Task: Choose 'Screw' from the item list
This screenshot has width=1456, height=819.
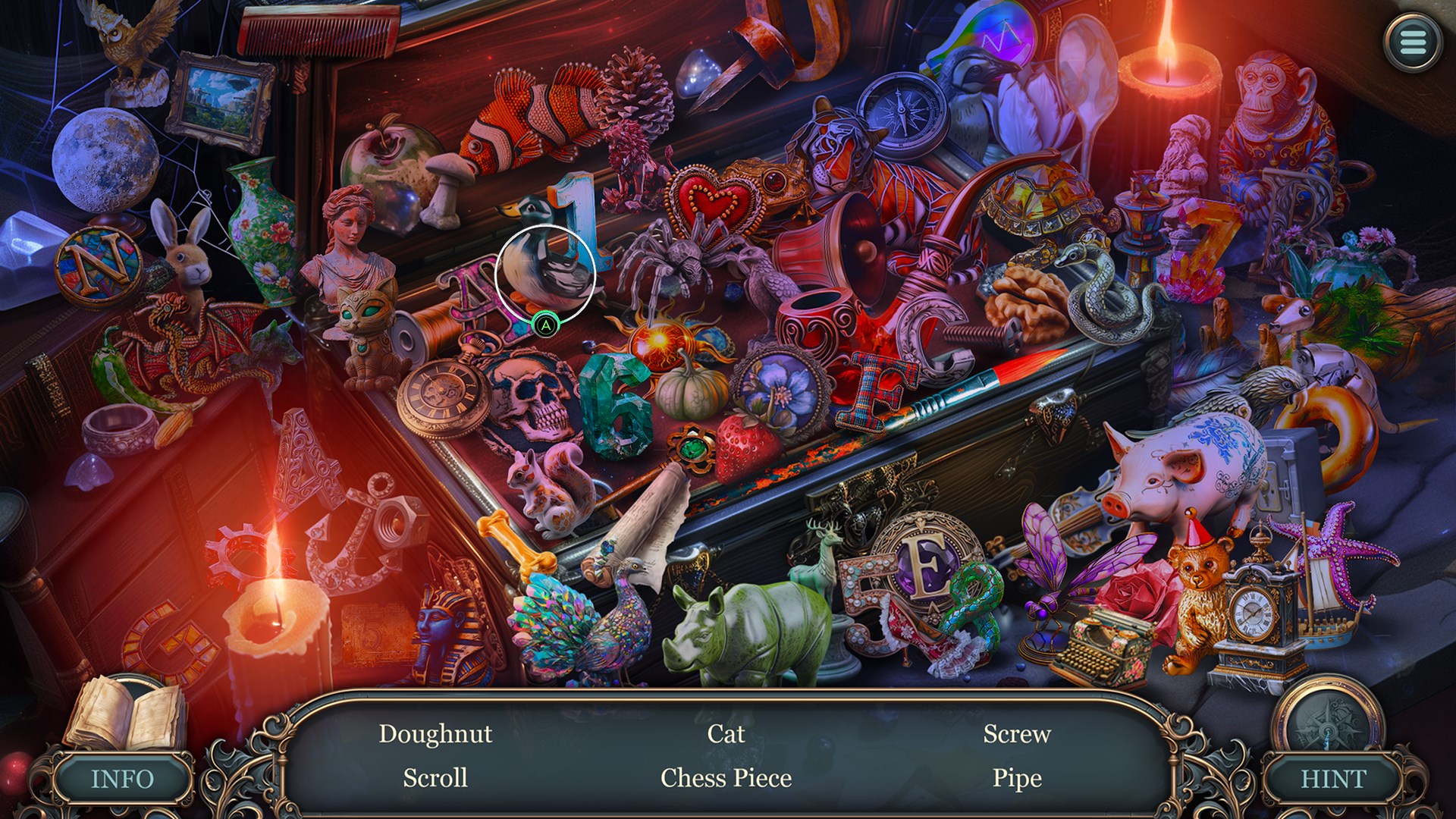Action: tap(1017, 734)
